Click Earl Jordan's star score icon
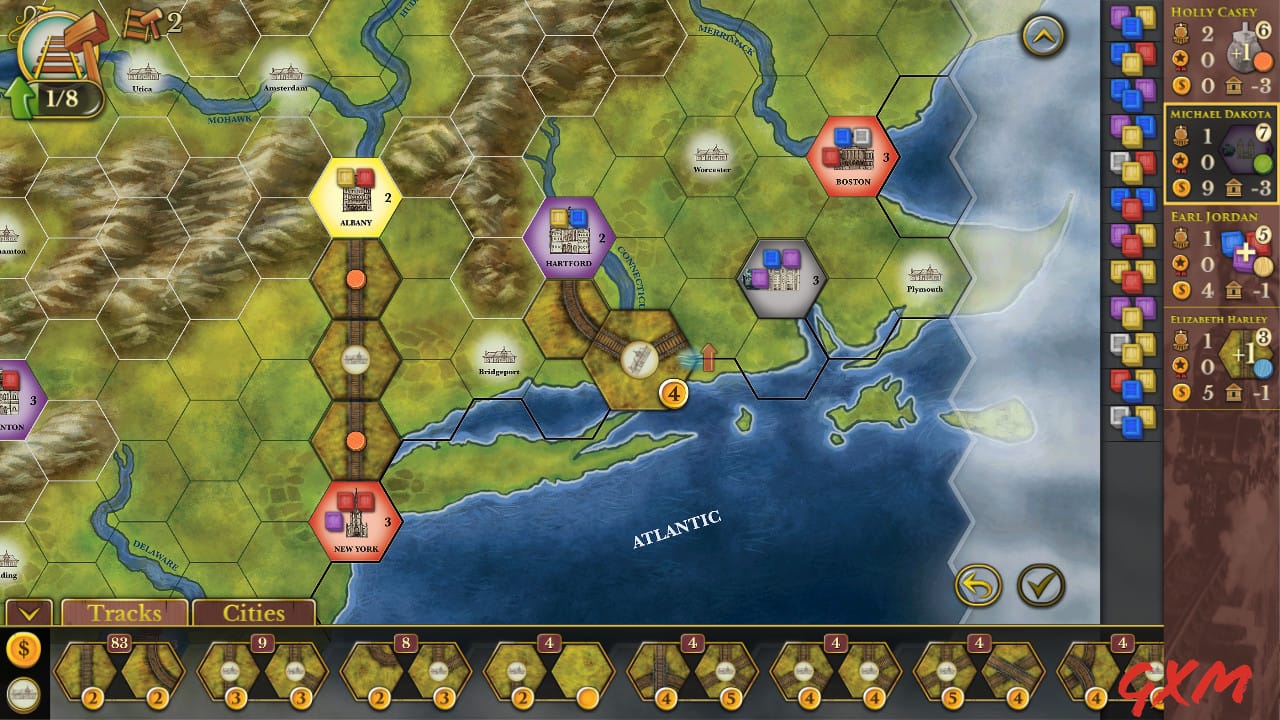 [x=1180, y=262]
